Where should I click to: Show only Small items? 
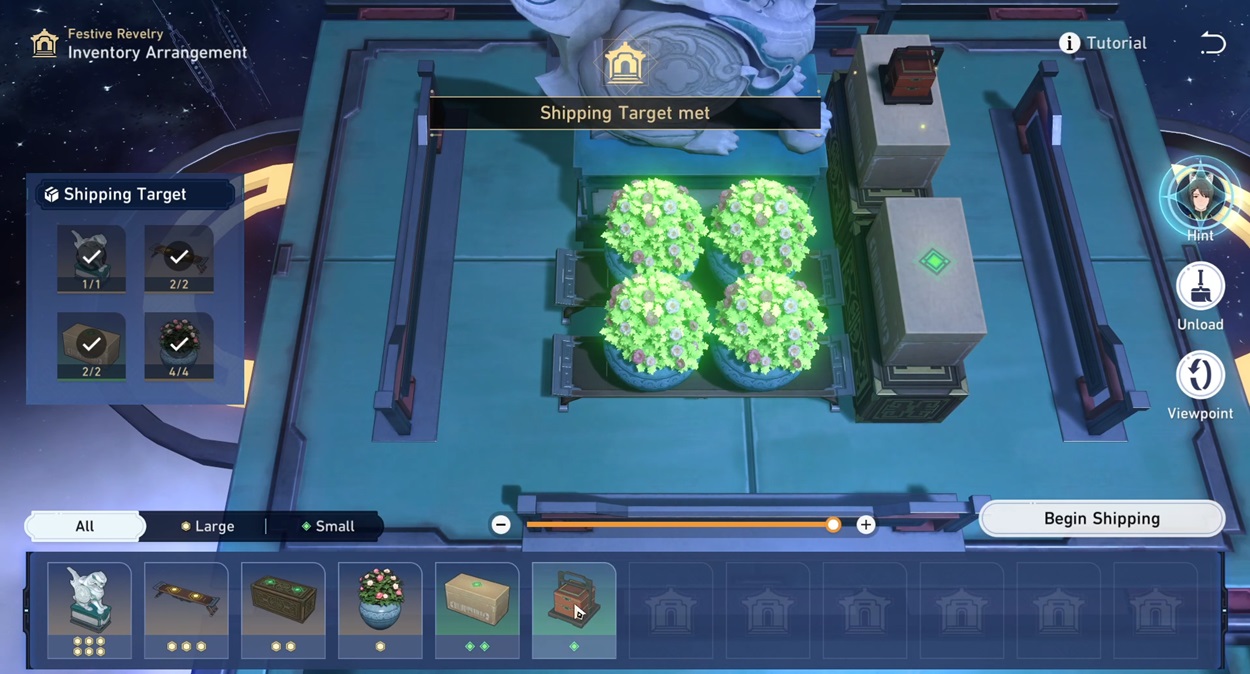tap(328, 526)
